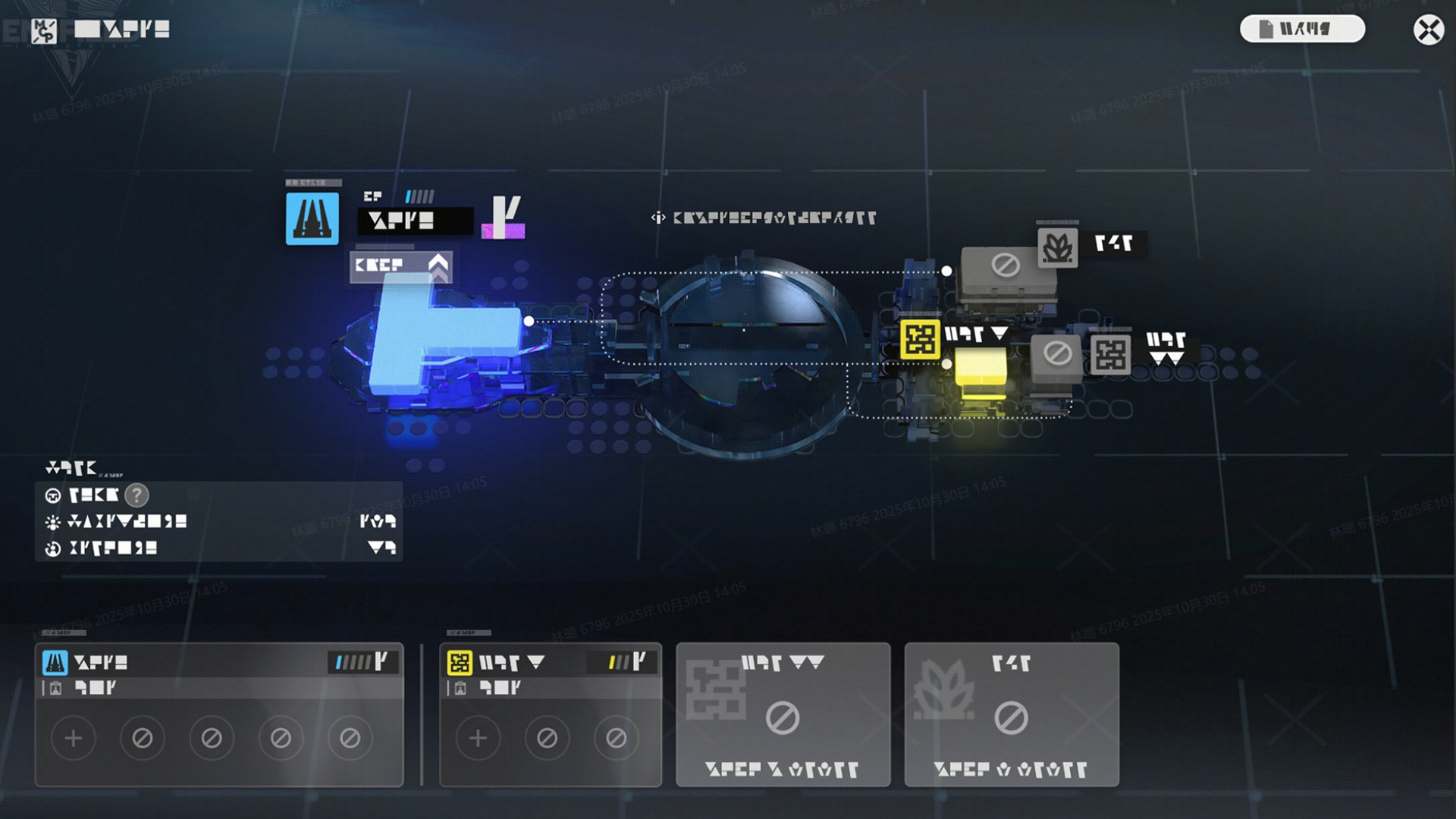Click the yellow maze marker beside the yellow room
Image resolution: width=1456 pixels, height=819 pixels.
(920, 339)
